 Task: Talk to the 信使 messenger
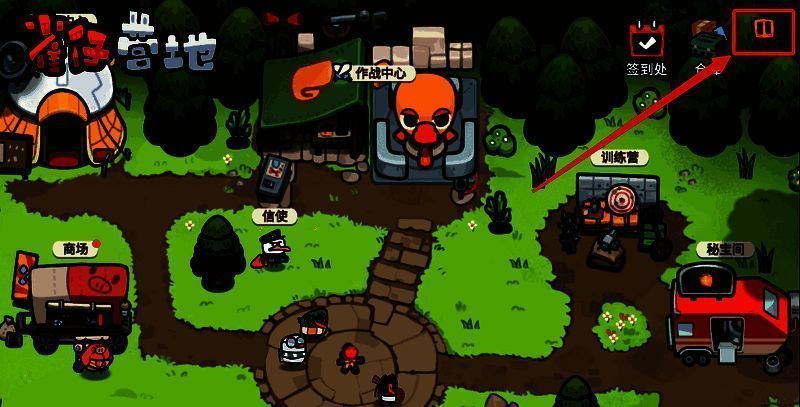tap(273, 246)
